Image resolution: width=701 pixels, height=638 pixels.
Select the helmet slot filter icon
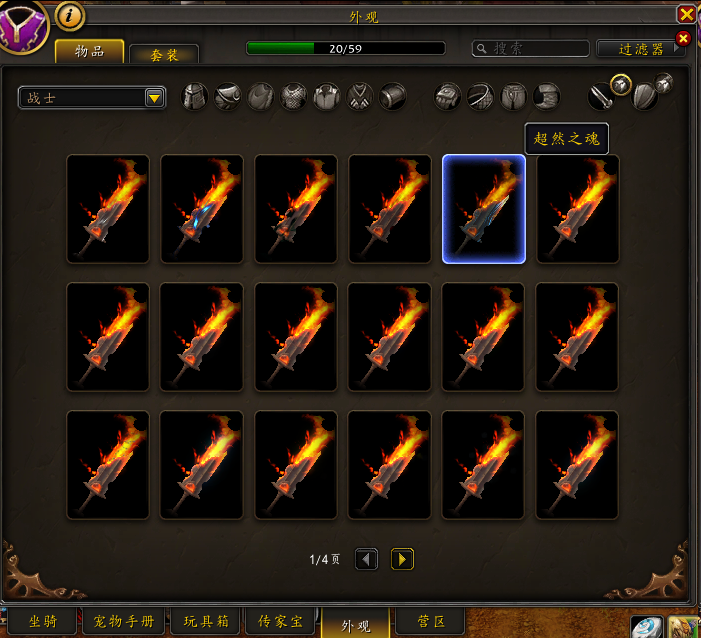point(194,96)
